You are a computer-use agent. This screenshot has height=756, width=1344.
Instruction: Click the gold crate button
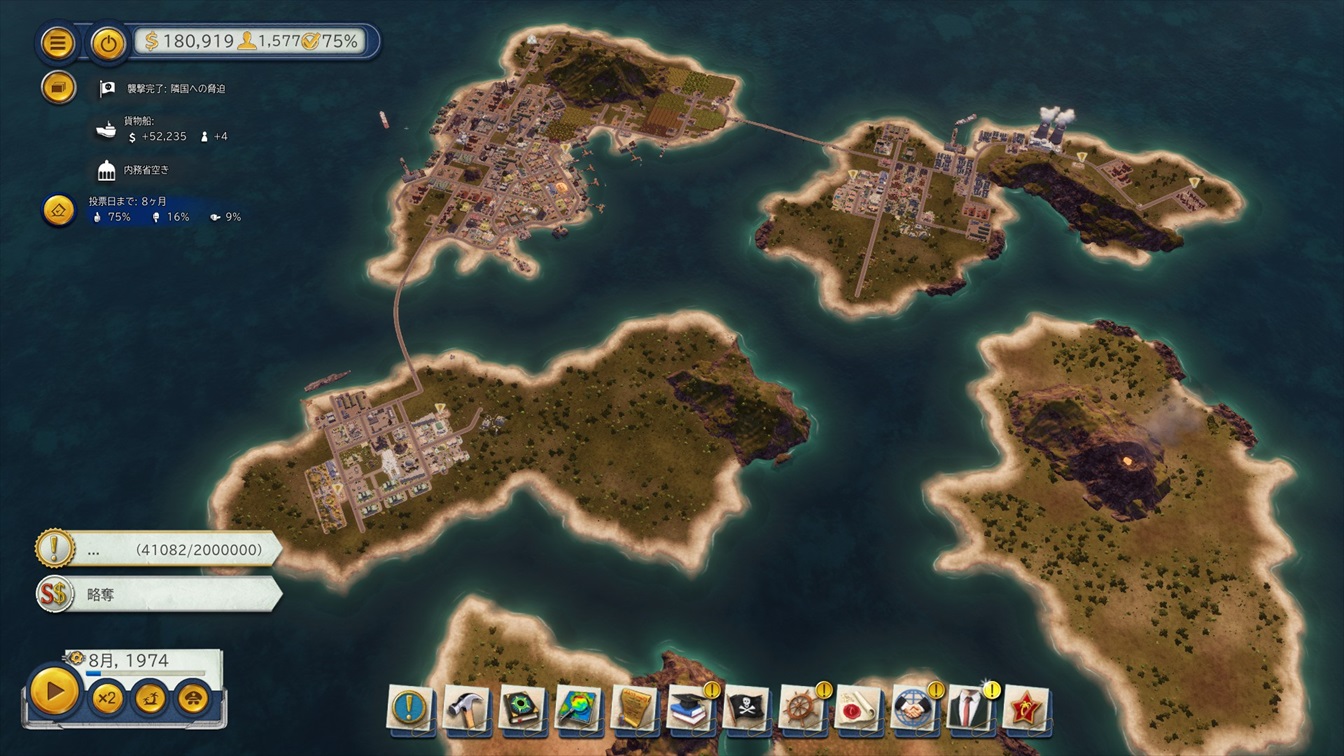(x=59, y=87)
